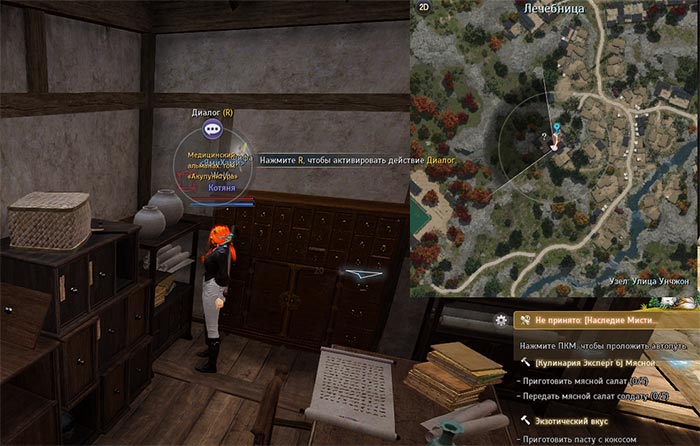Toggle the 2D map view button

423,7
